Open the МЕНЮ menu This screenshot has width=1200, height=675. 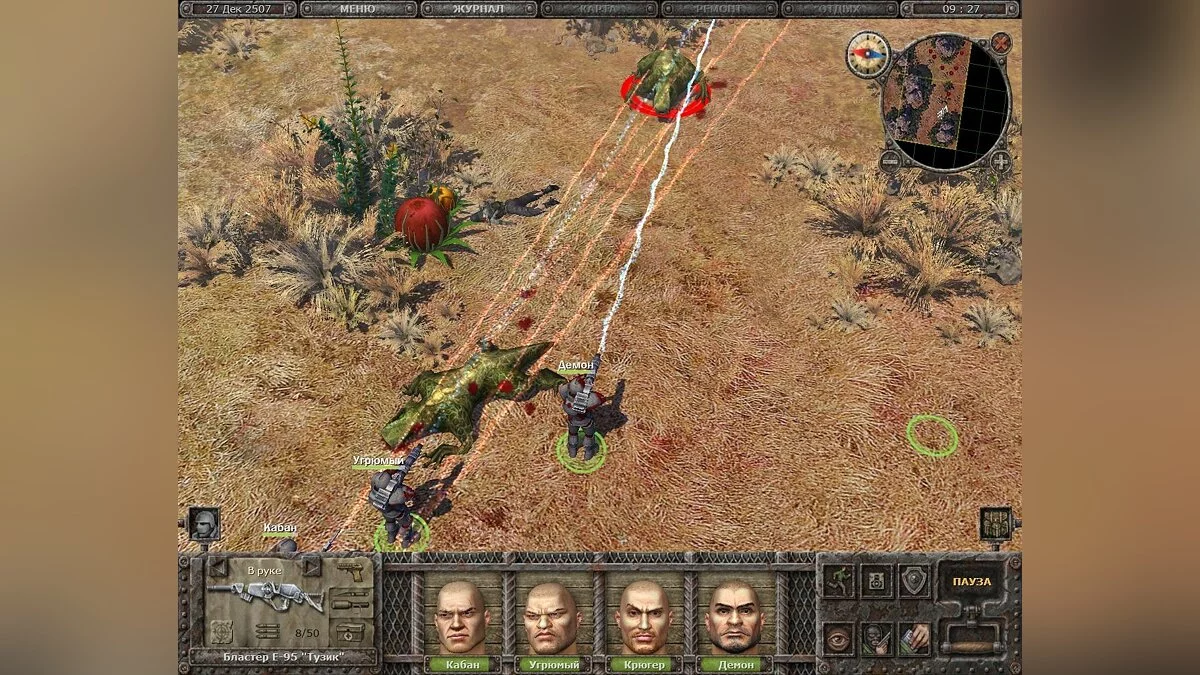pos(357,9)
